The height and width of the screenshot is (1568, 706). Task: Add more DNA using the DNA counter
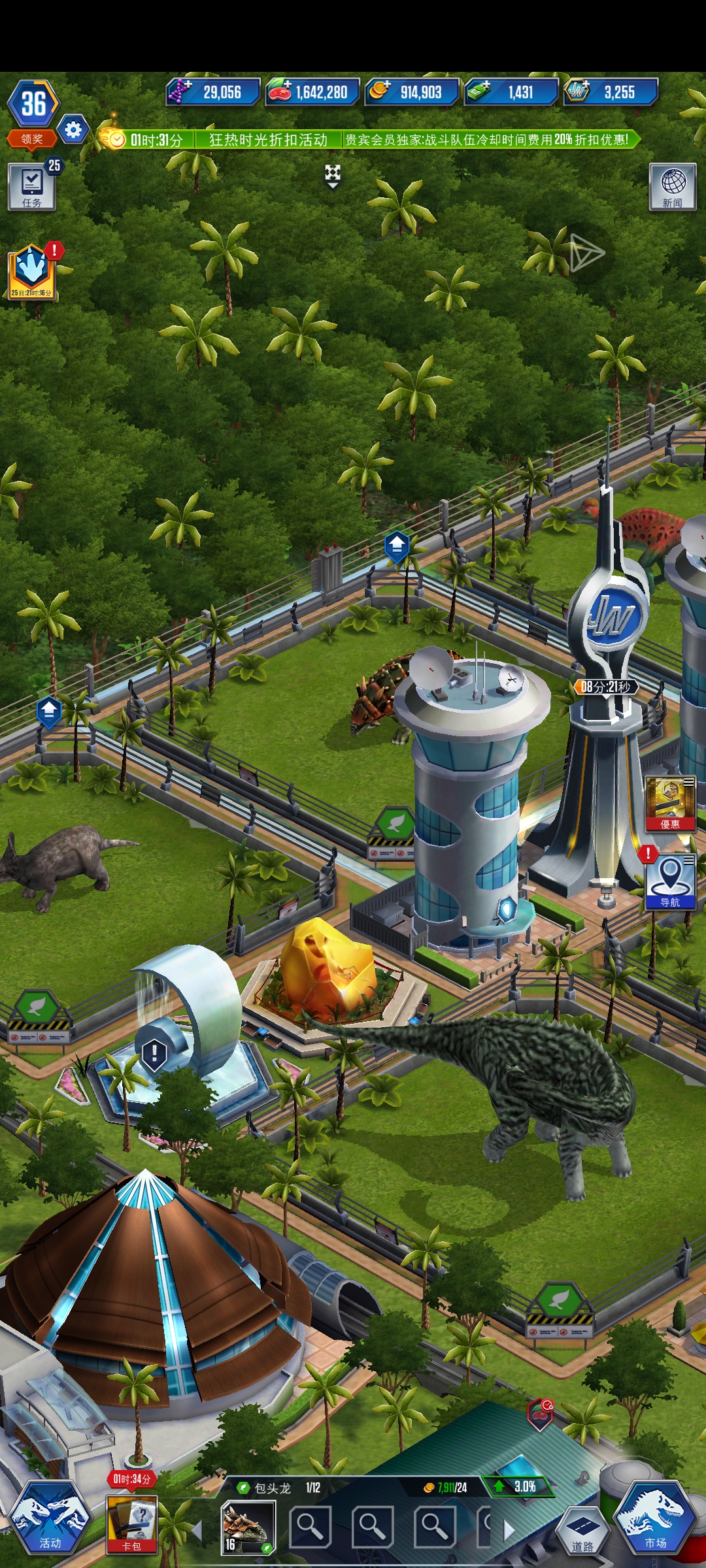coord(212,92)
